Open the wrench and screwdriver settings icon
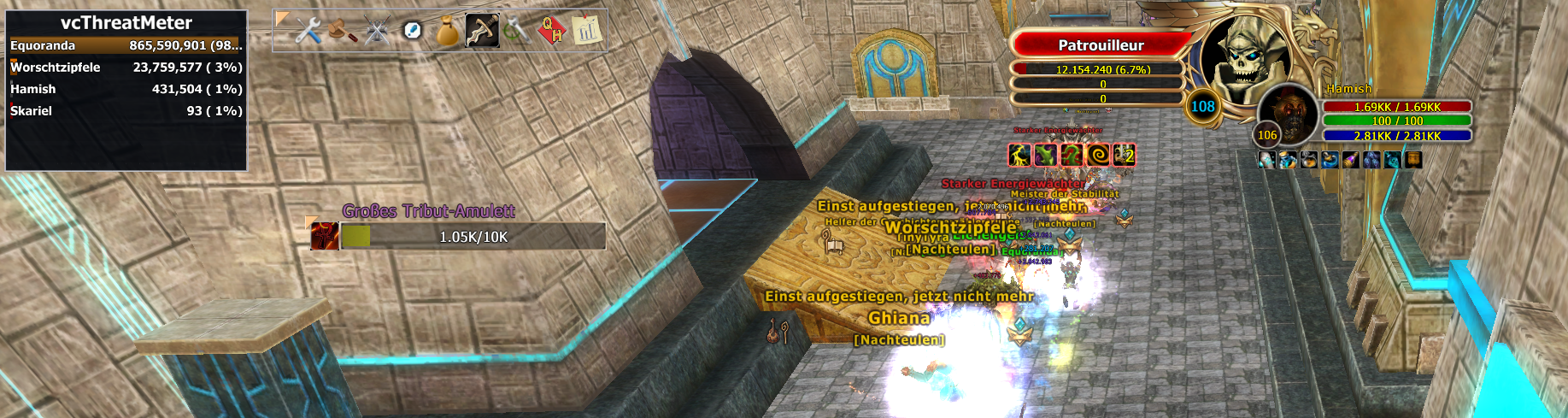1568x418 pixels. [x=308, y=32]
